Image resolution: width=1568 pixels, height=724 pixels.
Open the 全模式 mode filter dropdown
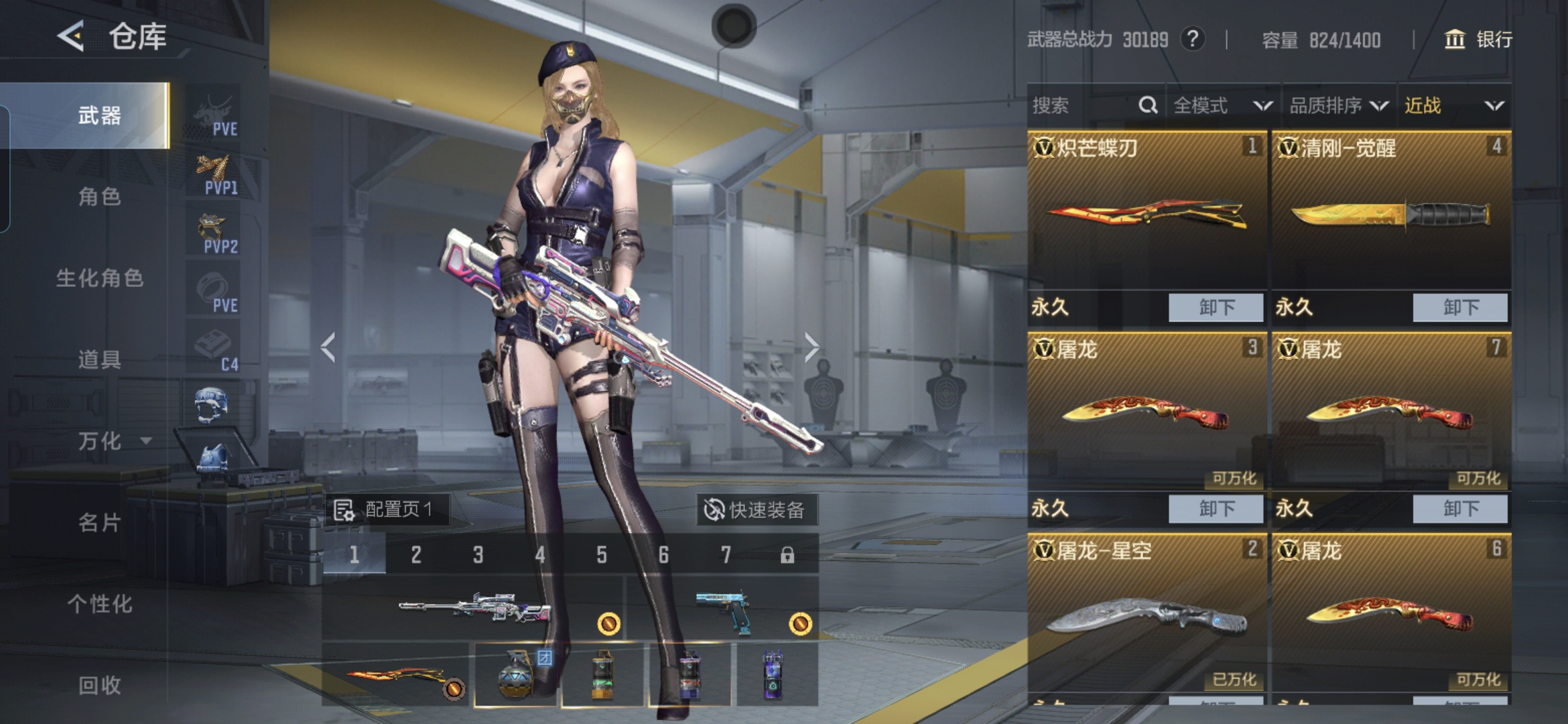pos(1222,105)
